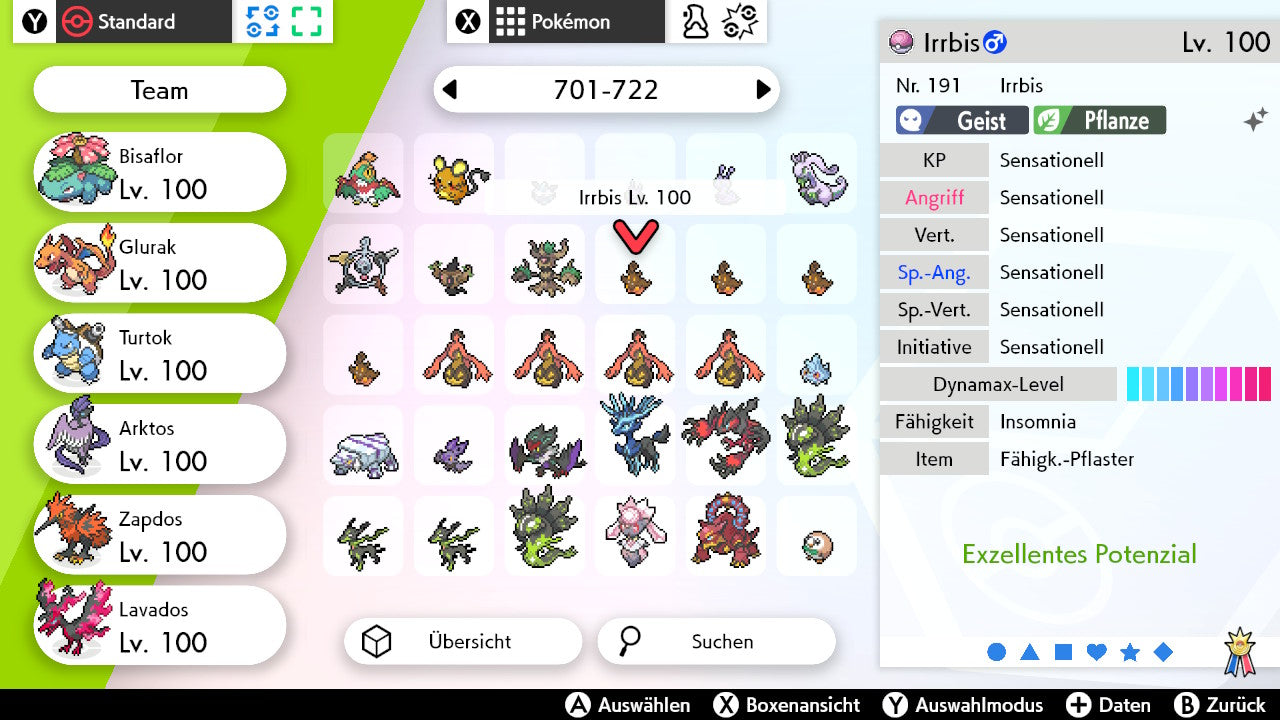This screenshot has width=1280, height=720.
Task: Select Lavados team slot
Action: point(160,626)
